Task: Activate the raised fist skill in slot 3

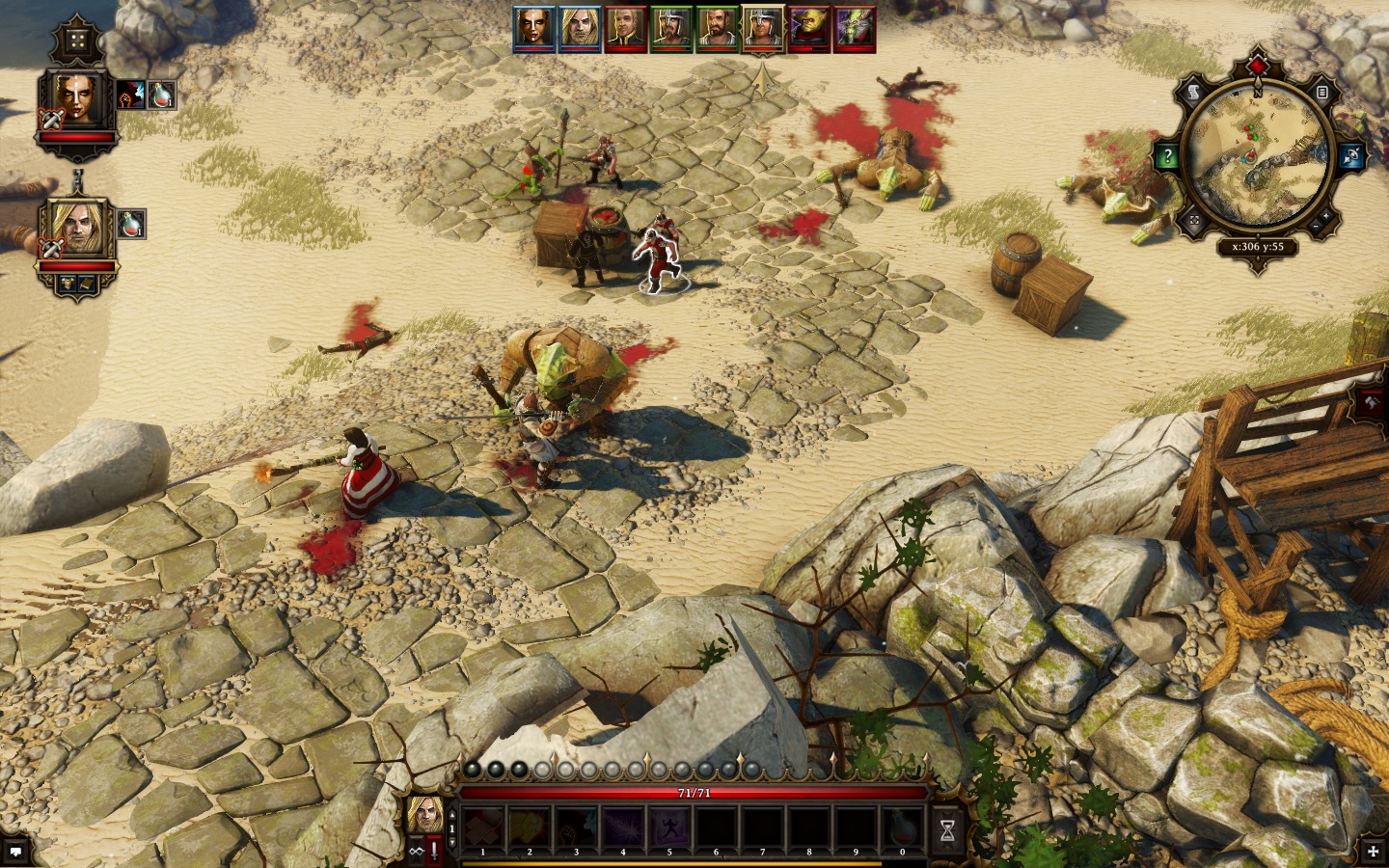Action: tap(576, 829)
